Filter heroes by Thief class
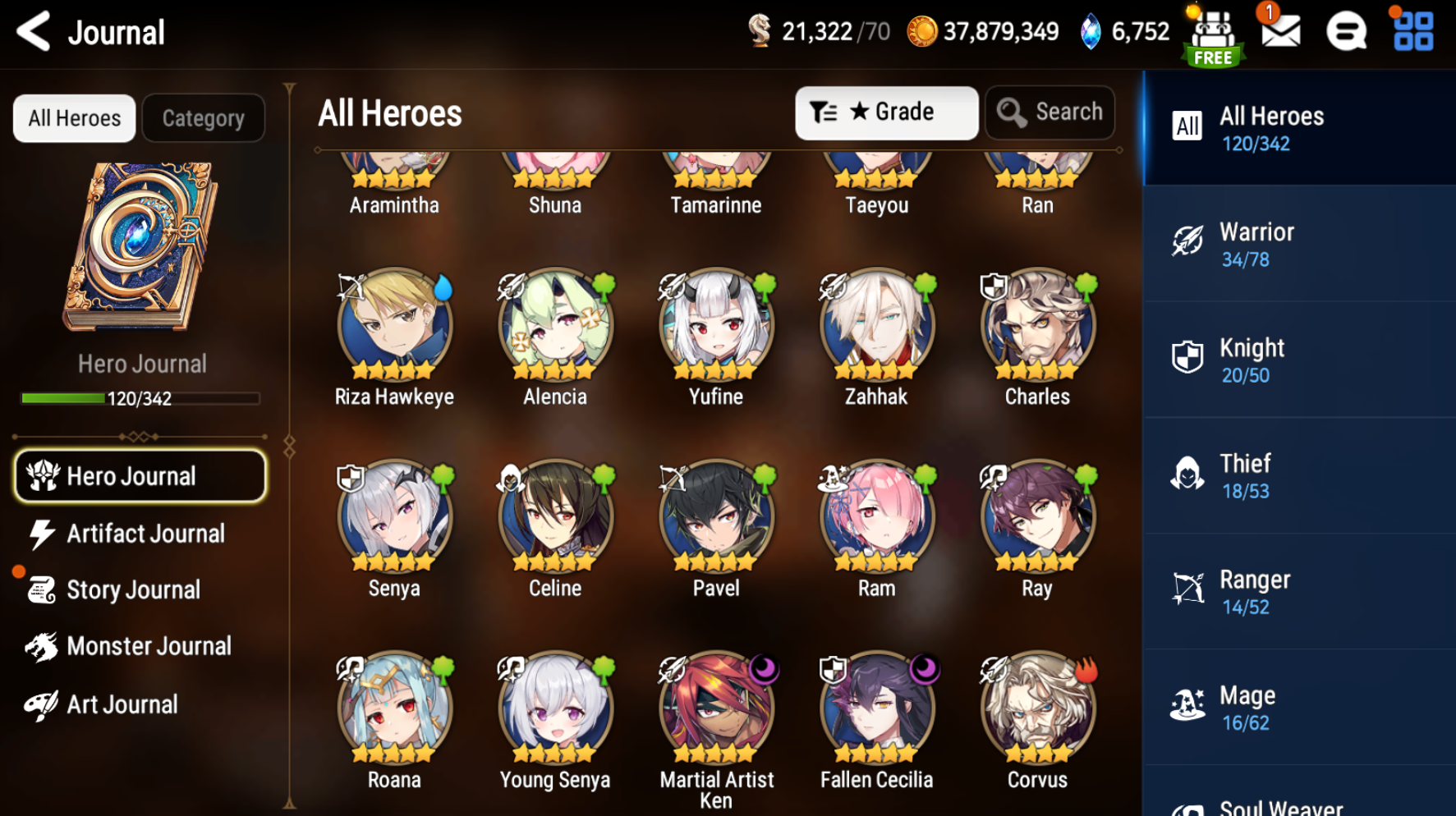Screen dimensions: 1456x816 pyautogui.click(x=1298, y=476)
